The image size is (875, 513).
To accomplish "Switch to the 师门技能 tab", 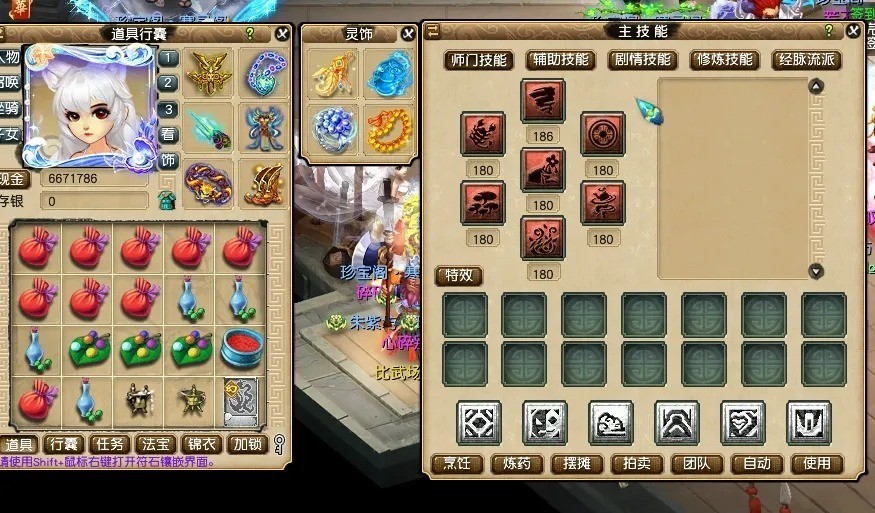I will tap(478, 60).
